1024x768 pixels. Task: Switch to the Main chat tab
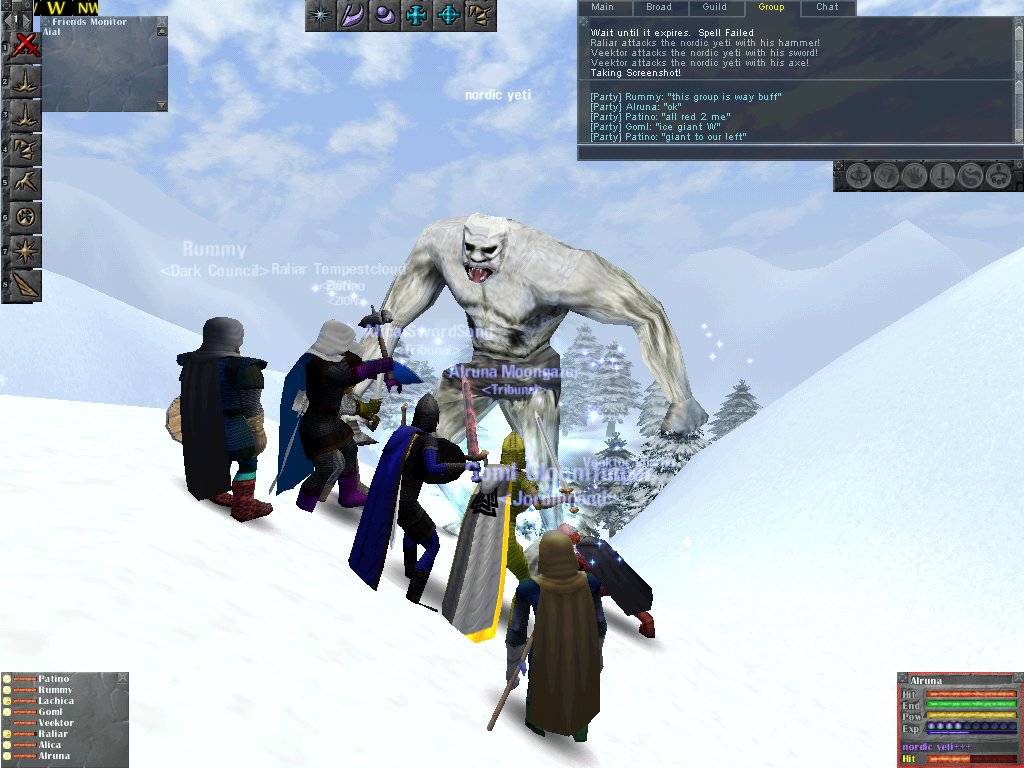pyautogui.click(x=602, y=7)
